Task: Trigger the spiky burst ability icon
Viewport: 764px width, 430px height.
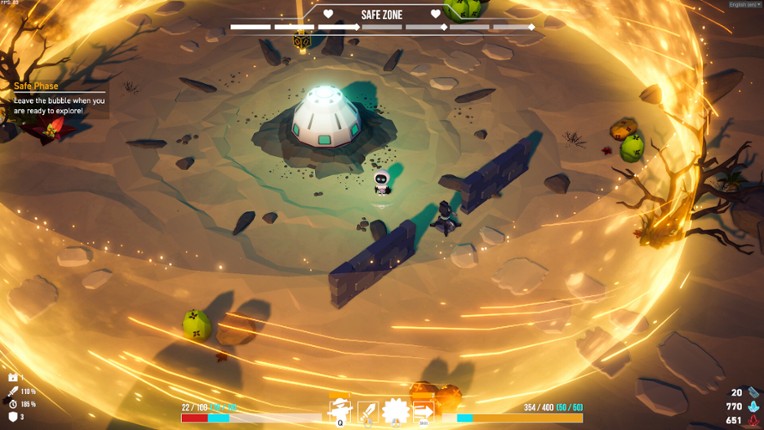Action: (x=396, y=410)
